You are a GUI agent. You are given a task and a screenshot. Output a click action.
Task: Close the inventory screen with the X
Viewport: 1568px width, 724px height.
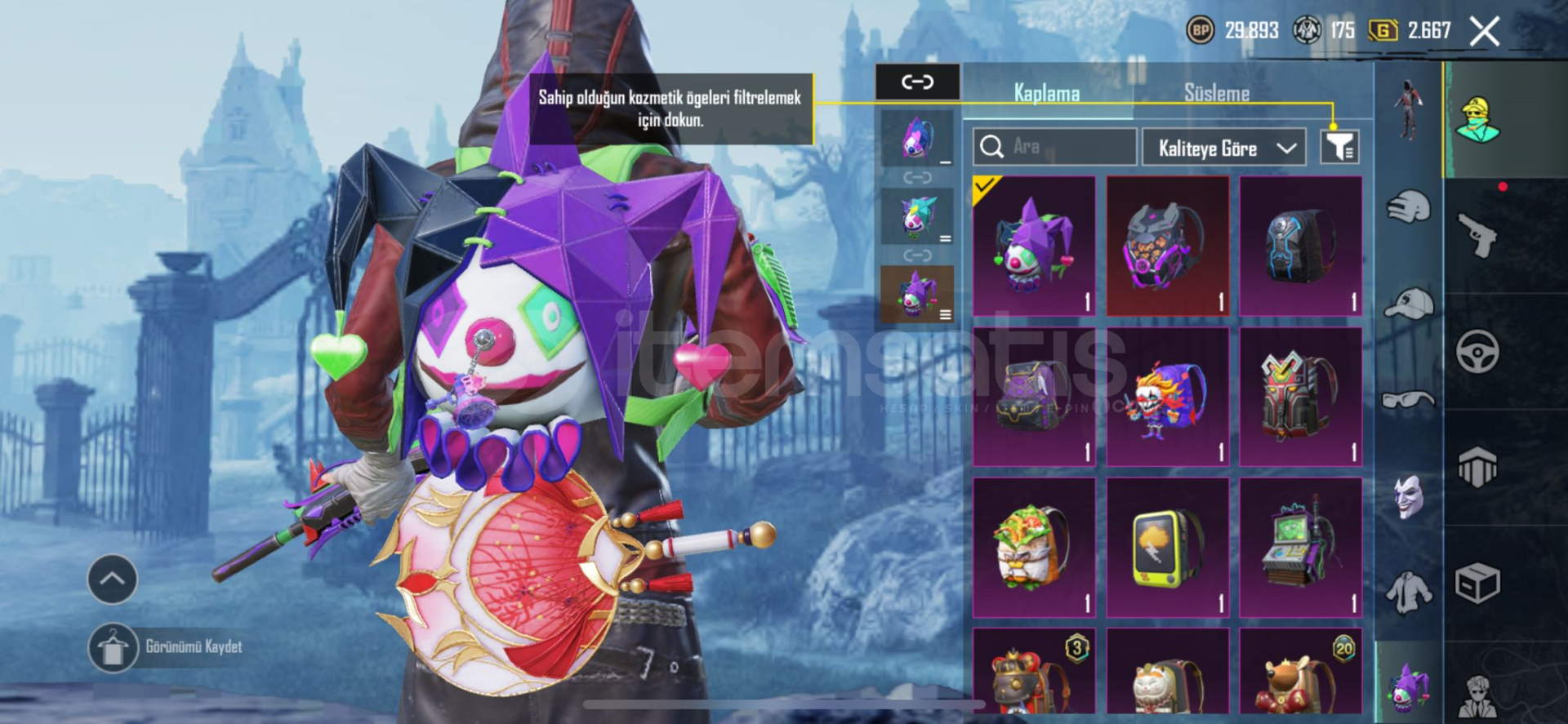tap(1484, 32)
